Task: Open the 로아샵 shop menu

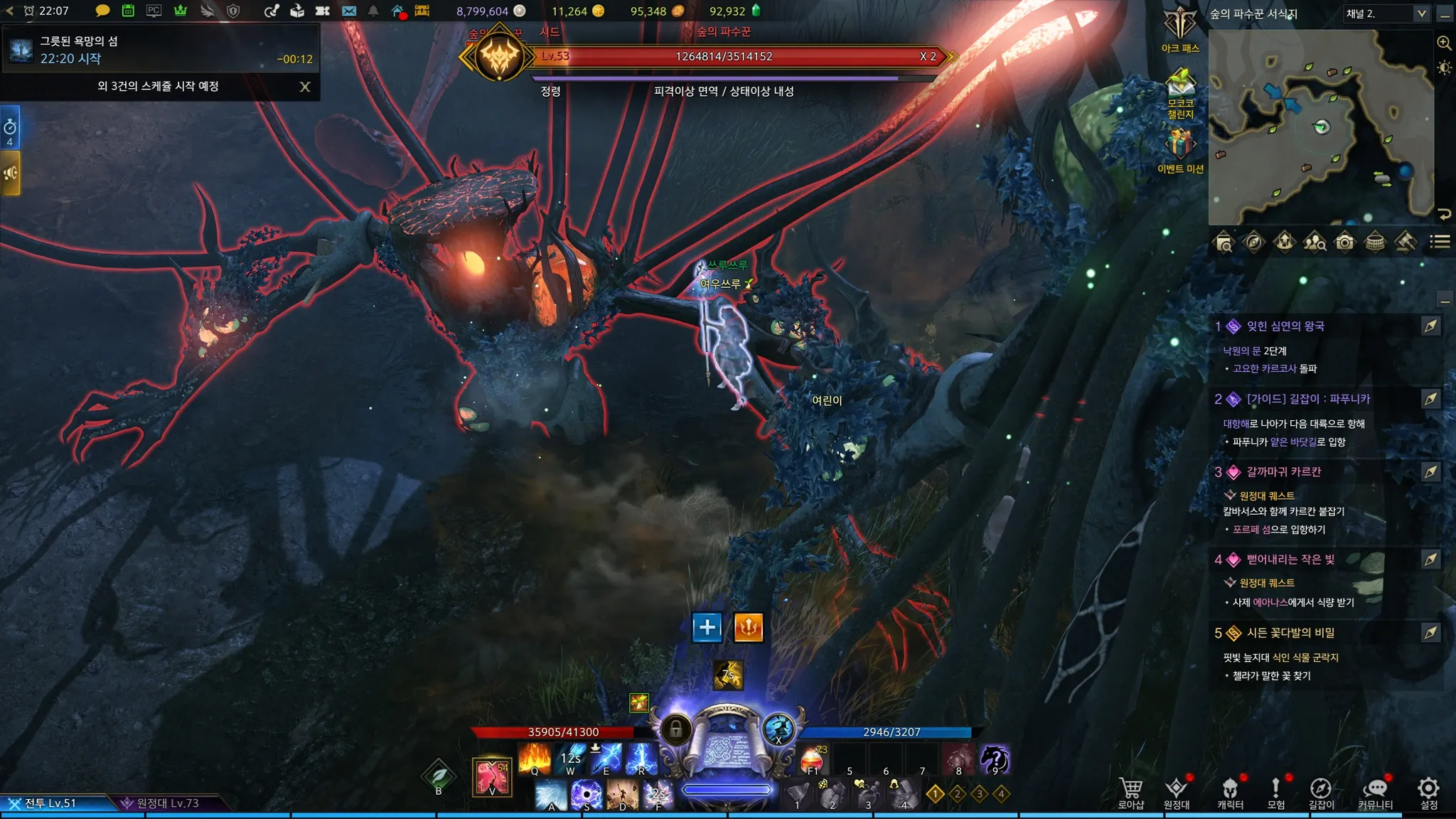Action: (1130, 792)
